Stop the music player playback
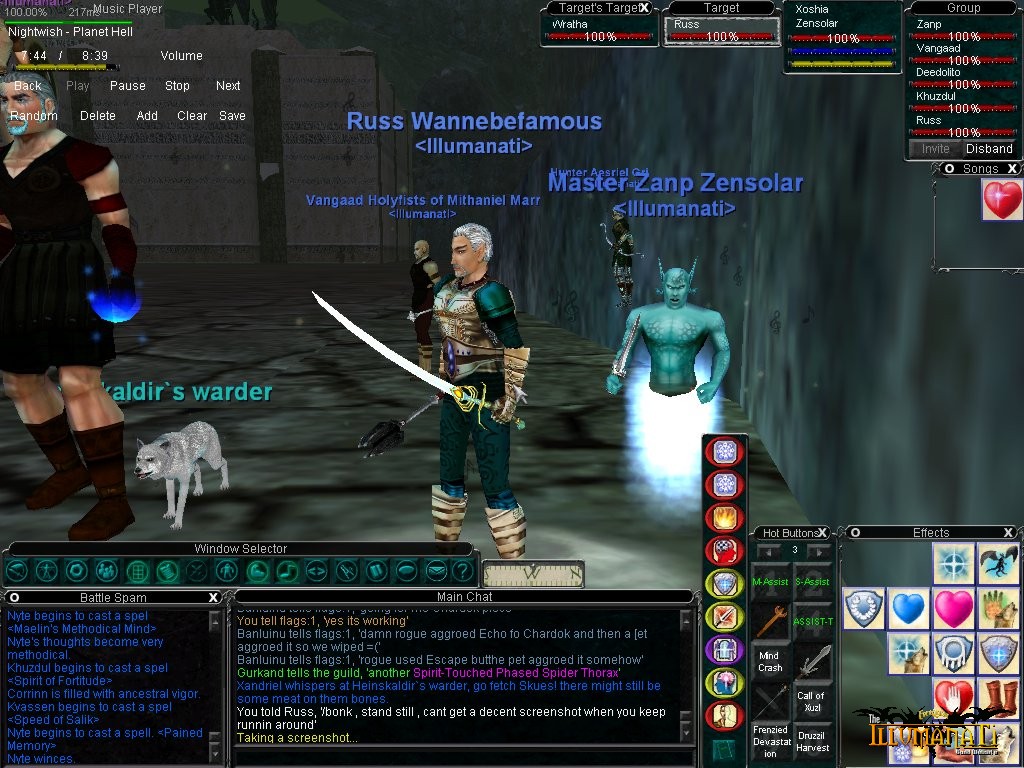Viewport: 1024px width, 768px height. click(x=177, y=86)
